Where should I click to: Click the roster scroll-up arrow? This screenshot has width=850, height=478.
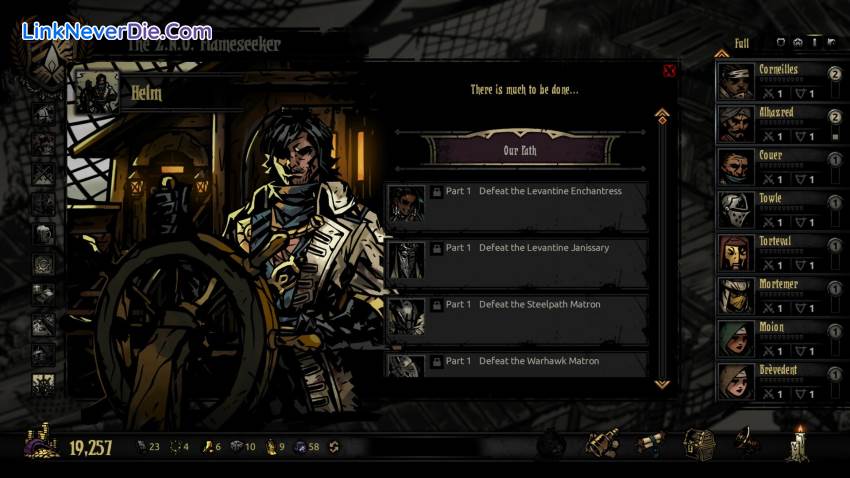pyautogui.click(x=721, y=53)
